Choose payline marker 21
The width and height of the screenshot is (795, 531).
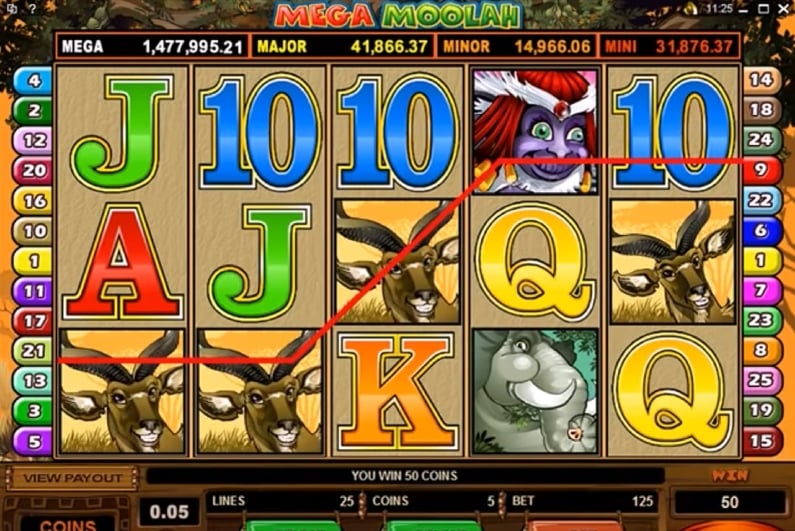click(x=34, y=351)
